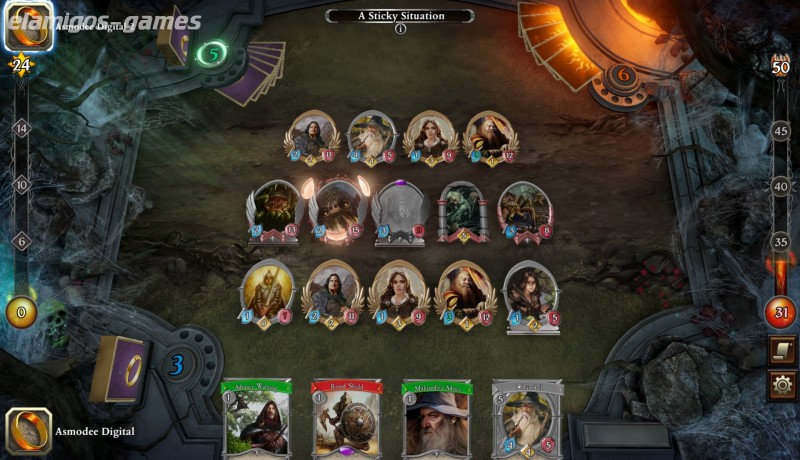The height and width of the screenshot is (460, 800).
Task: Open the scroll log button
Action: 782,351
